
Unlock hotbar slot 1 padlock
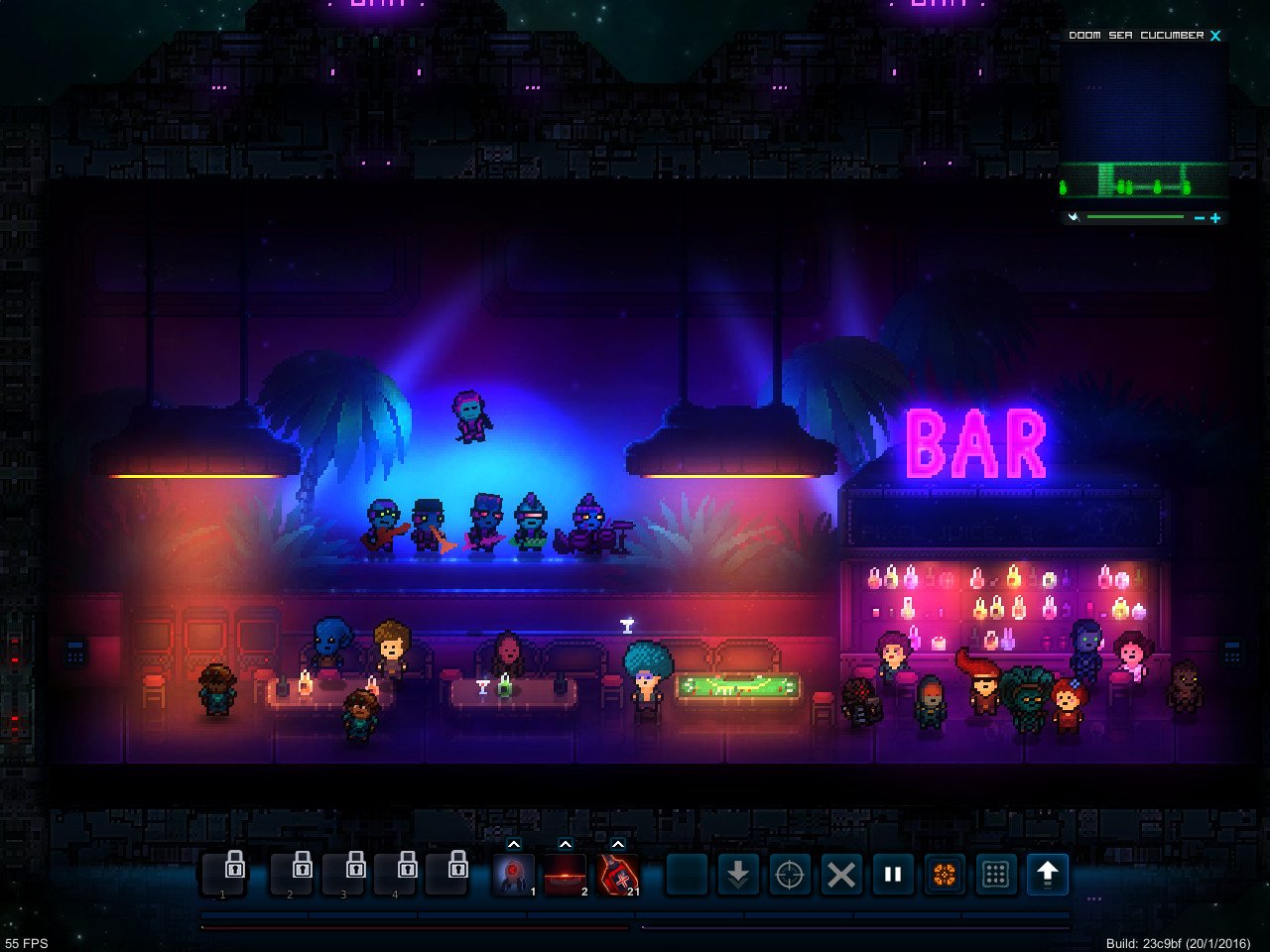(x=223, y=873)
